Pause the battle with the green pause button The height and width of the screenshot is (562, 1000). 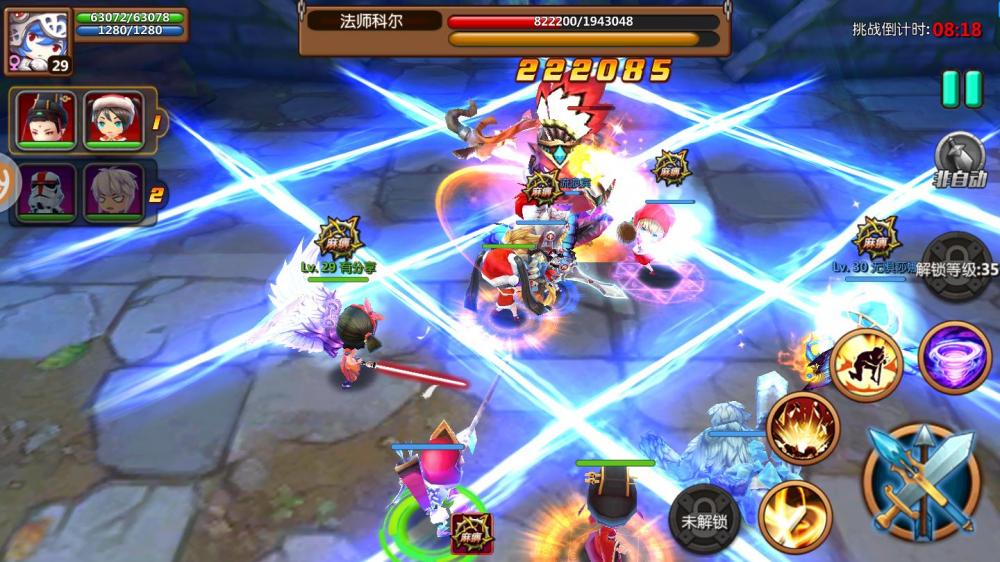tap(962, 89)
